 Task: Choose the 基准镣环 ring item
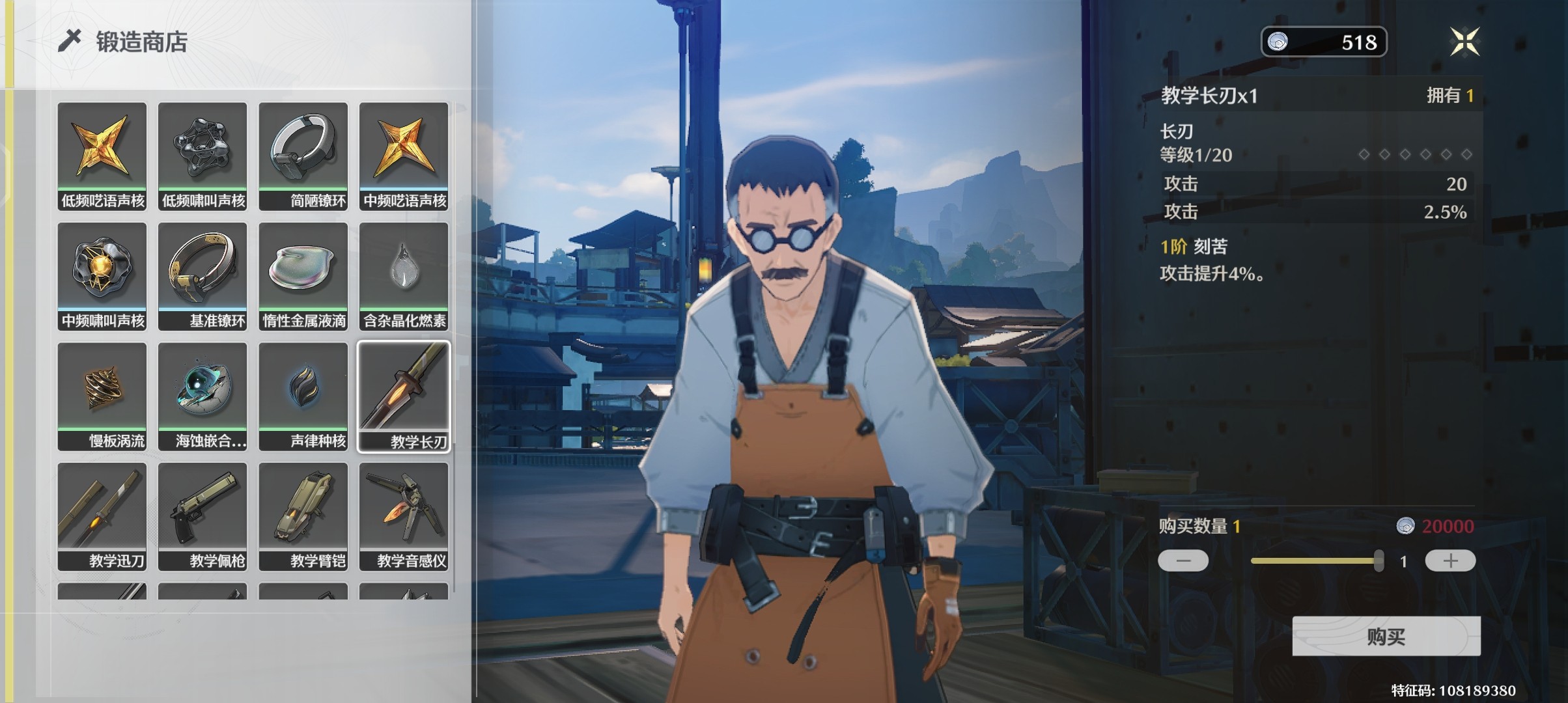tap(203, 276)
